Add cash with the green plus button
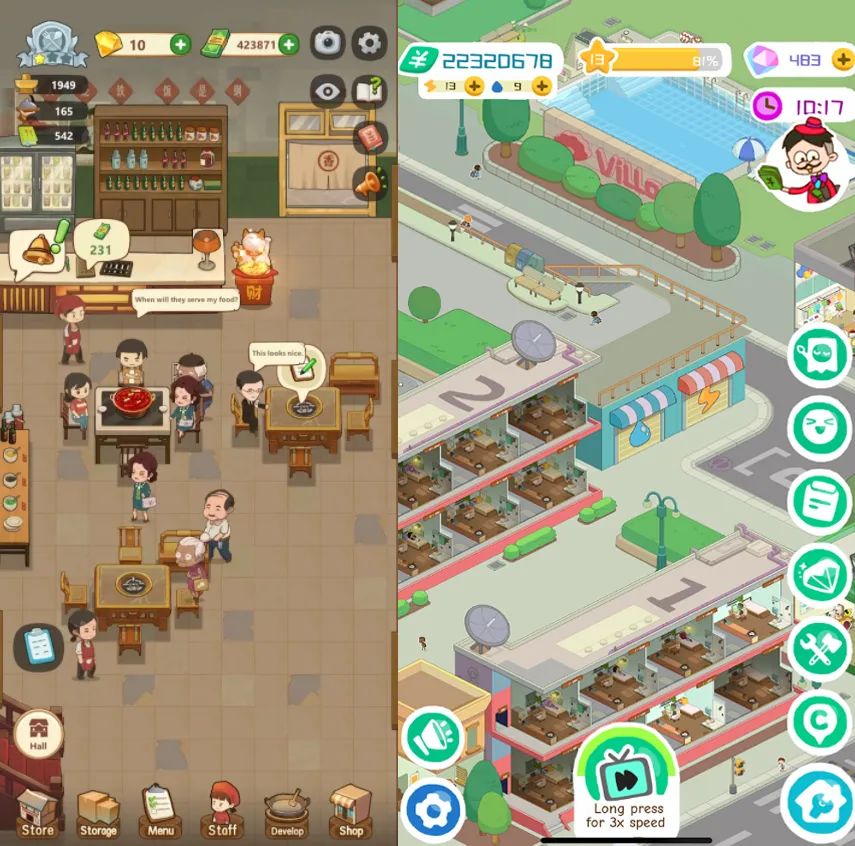Image resolution: width=855 pixels, height=846 pixels. pyautogui.click(x=288, y=44)
